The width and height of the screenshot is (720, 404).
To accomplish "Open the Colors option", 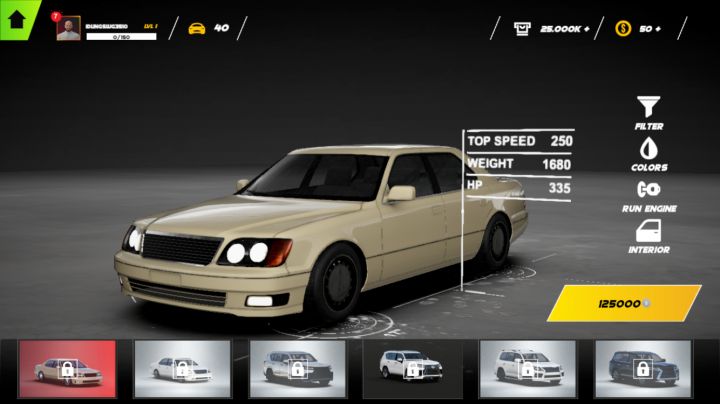I will tap(649, 153).
